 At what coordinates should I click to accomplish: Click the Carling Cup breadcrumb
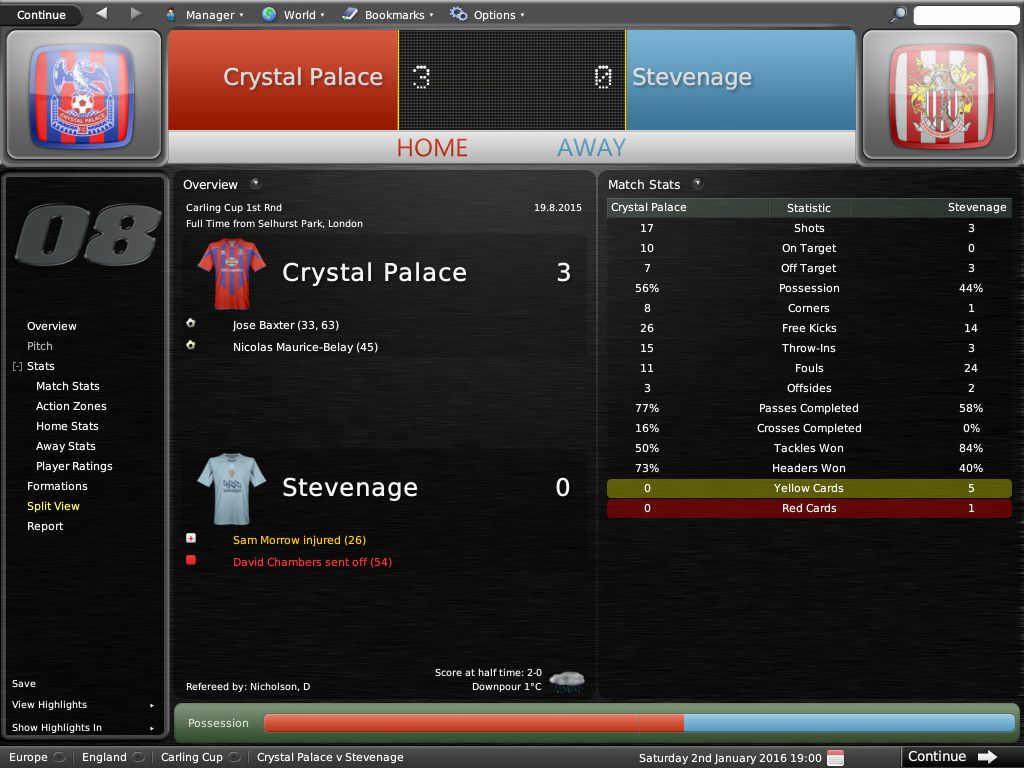click(192, 757)
